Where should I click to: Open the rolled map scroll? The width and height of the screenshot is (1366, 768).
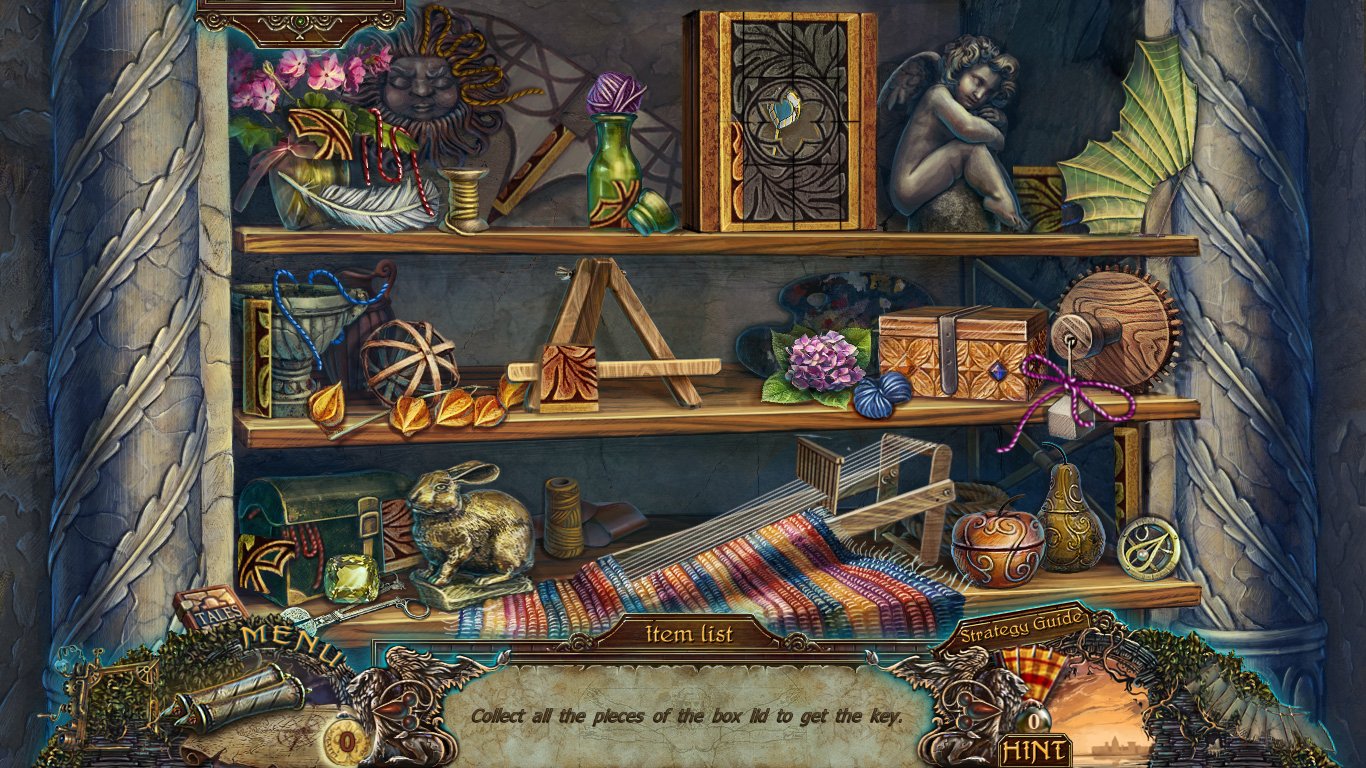(x=226, y=695)
